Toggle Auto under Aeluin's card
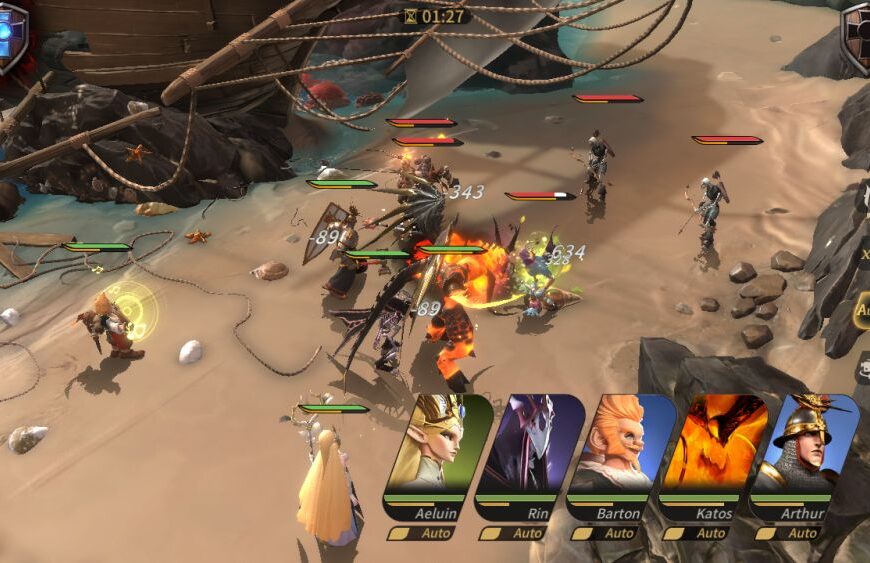The width and height of the screenshot is (870, 563). point(425,533)
